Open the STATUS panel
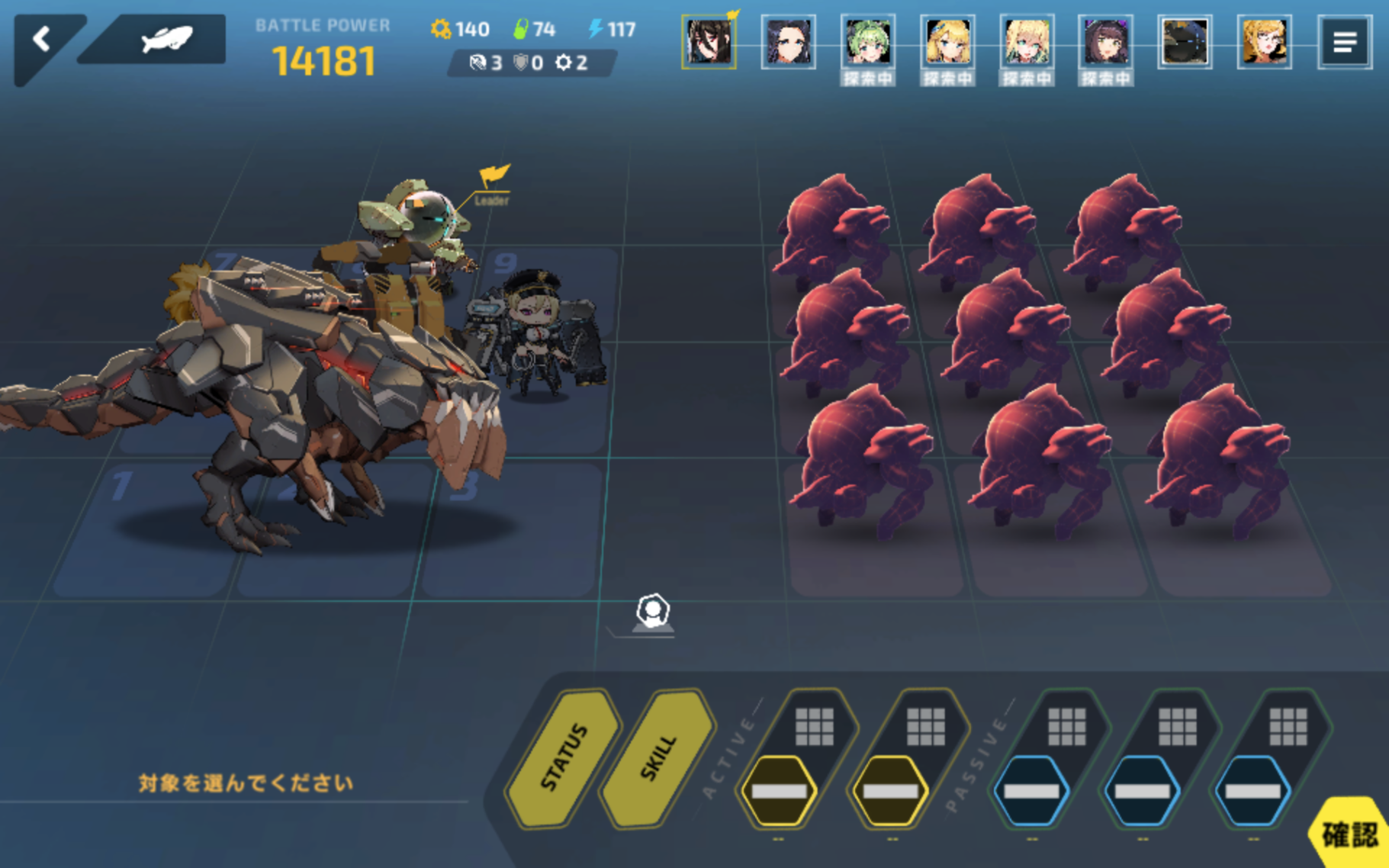 (x=564, y=757)
